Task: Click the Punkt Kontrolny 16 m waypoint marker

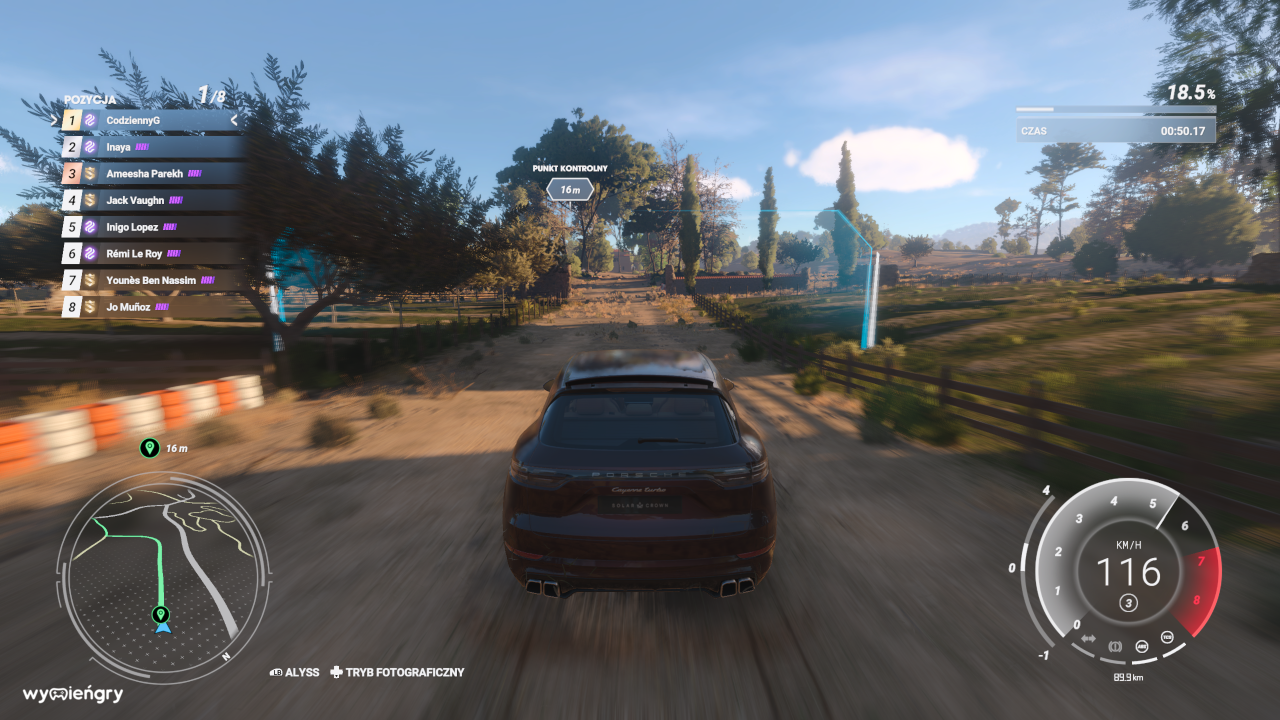Action: click(570, 188)
